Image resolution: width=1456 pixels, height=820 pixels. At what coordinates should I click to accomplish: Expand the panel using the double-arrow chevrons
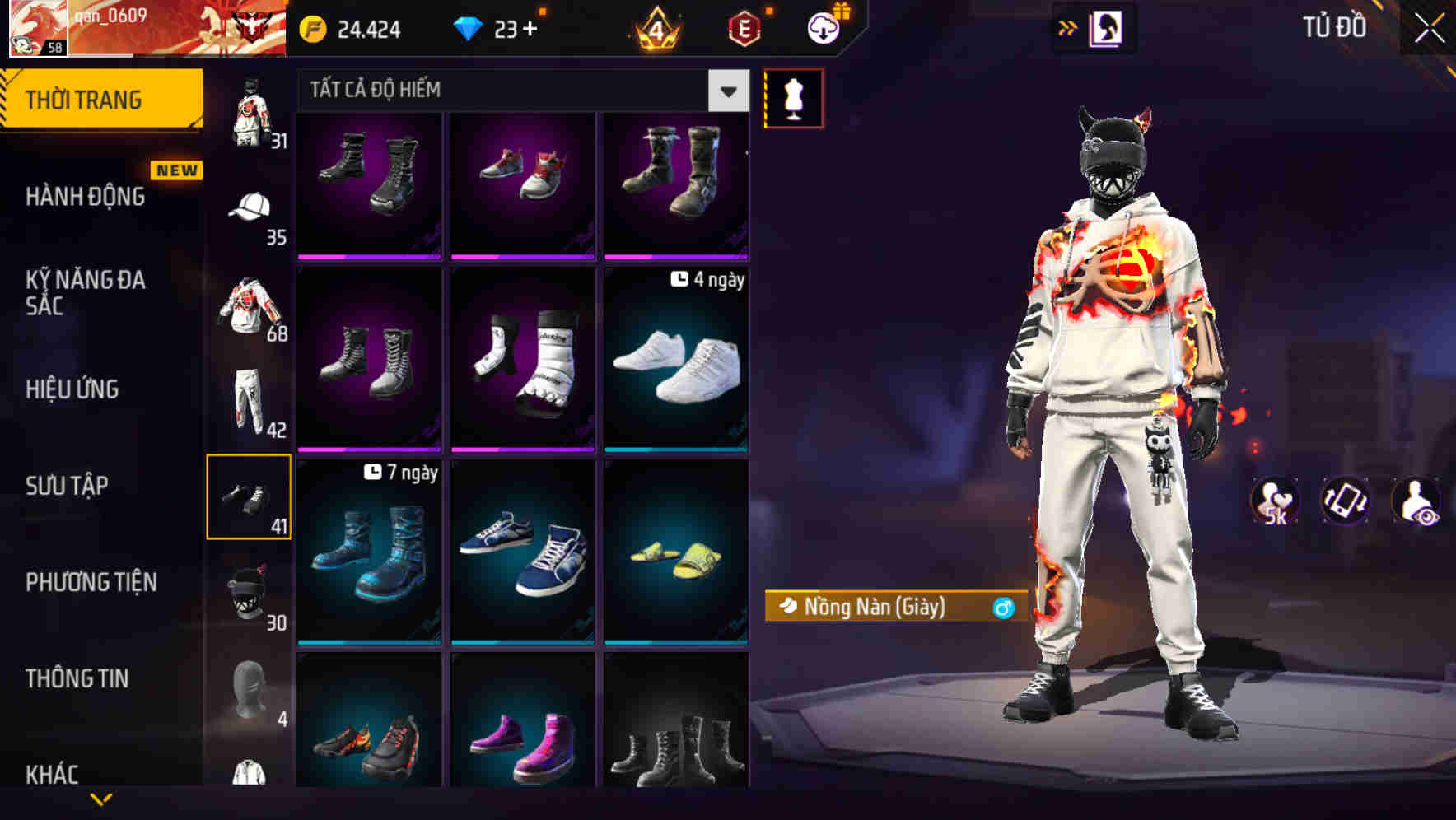click(x=1067, y=27)
